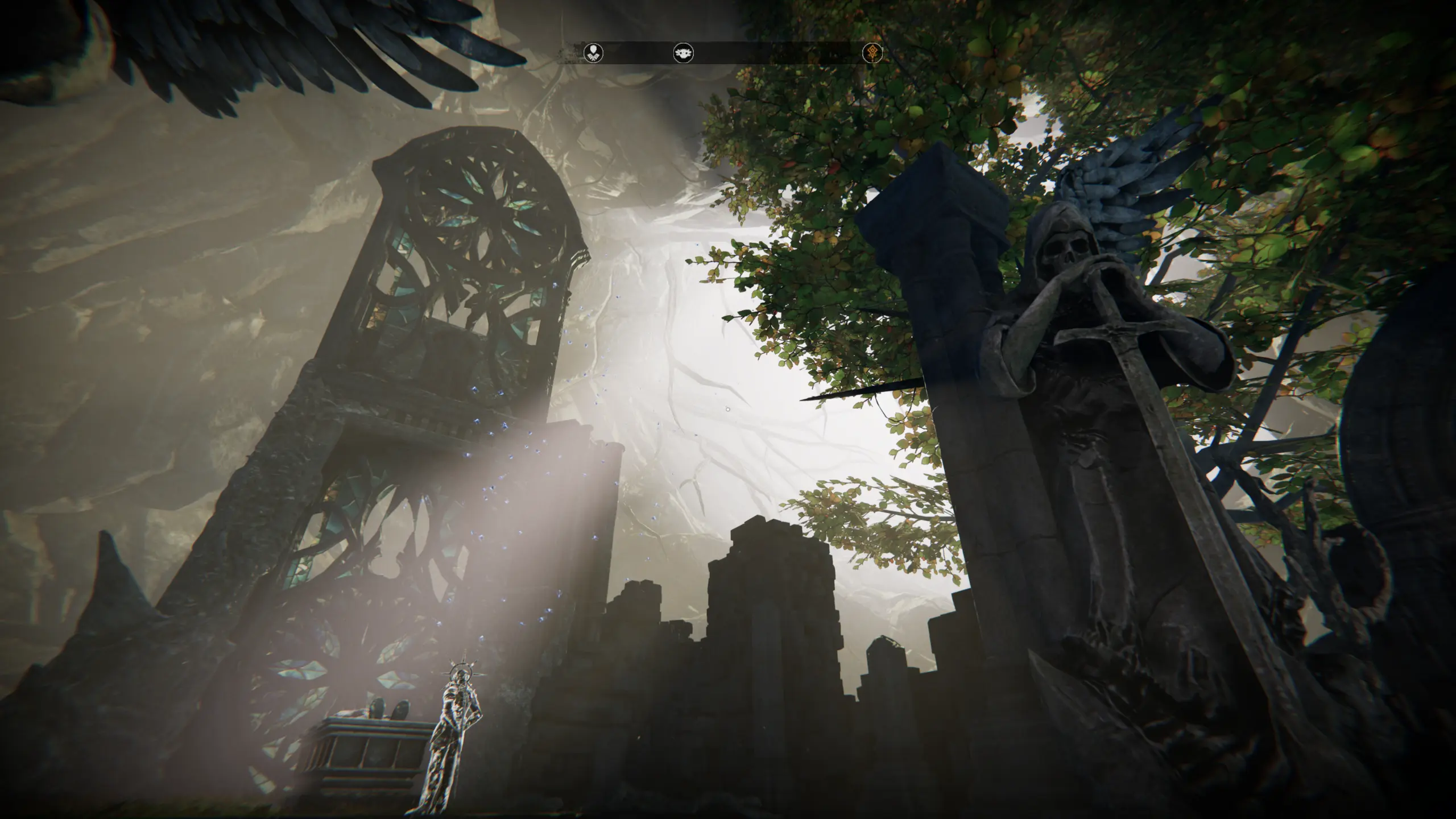Viewport: 1456px width, 819px height.
Task: Choose the orange rune objective marker
Action: (872, 53)
